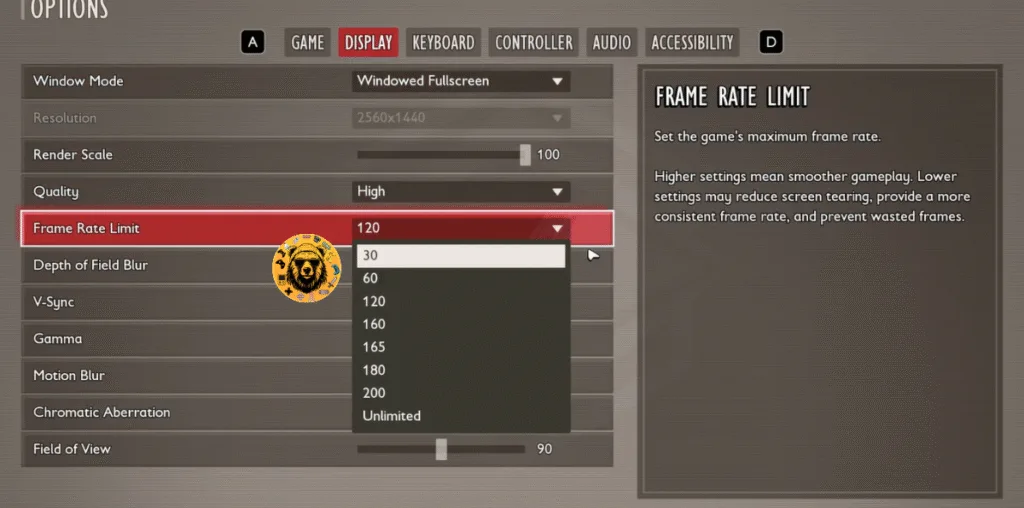Pick the 120 frame rate option
Image resolution: width=1024 pixels, height=508 pixels.
(461, 301)
